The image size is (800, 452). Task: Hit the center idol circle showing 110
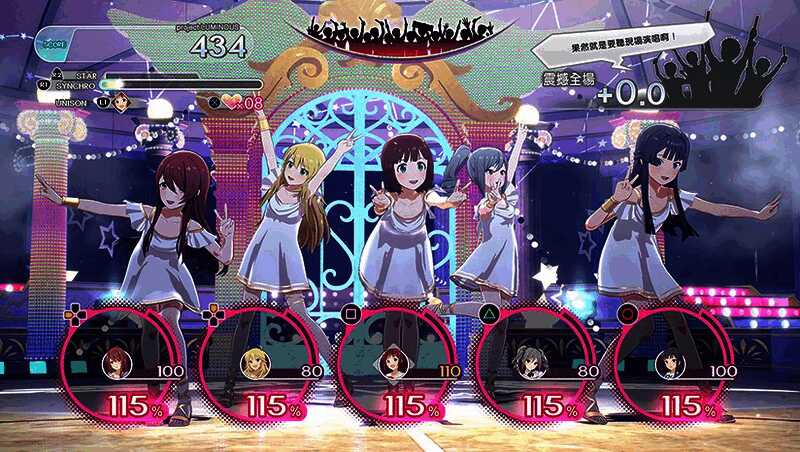(x=392, y=364)
